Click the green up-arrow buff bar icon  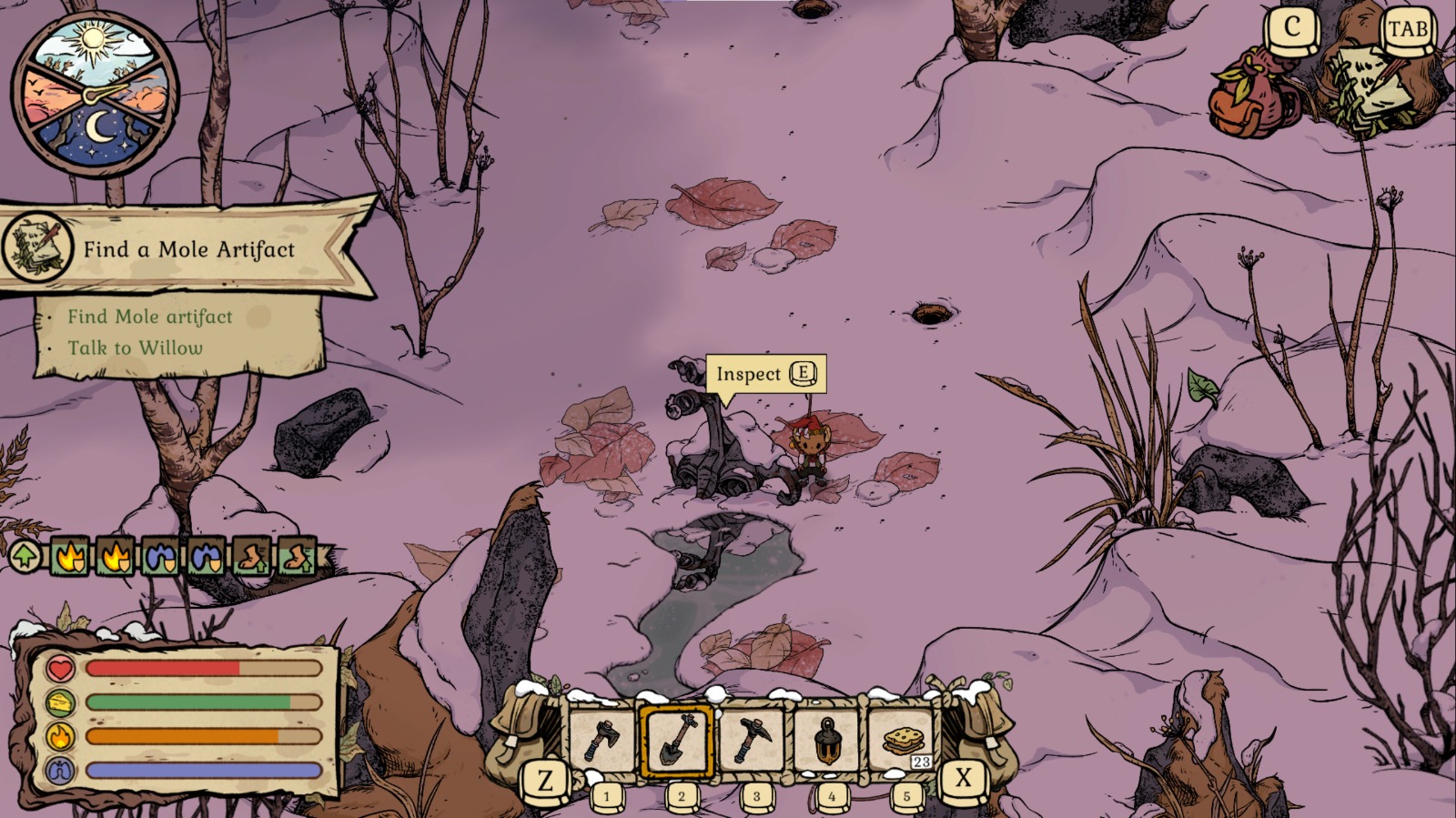coord(25,555)
